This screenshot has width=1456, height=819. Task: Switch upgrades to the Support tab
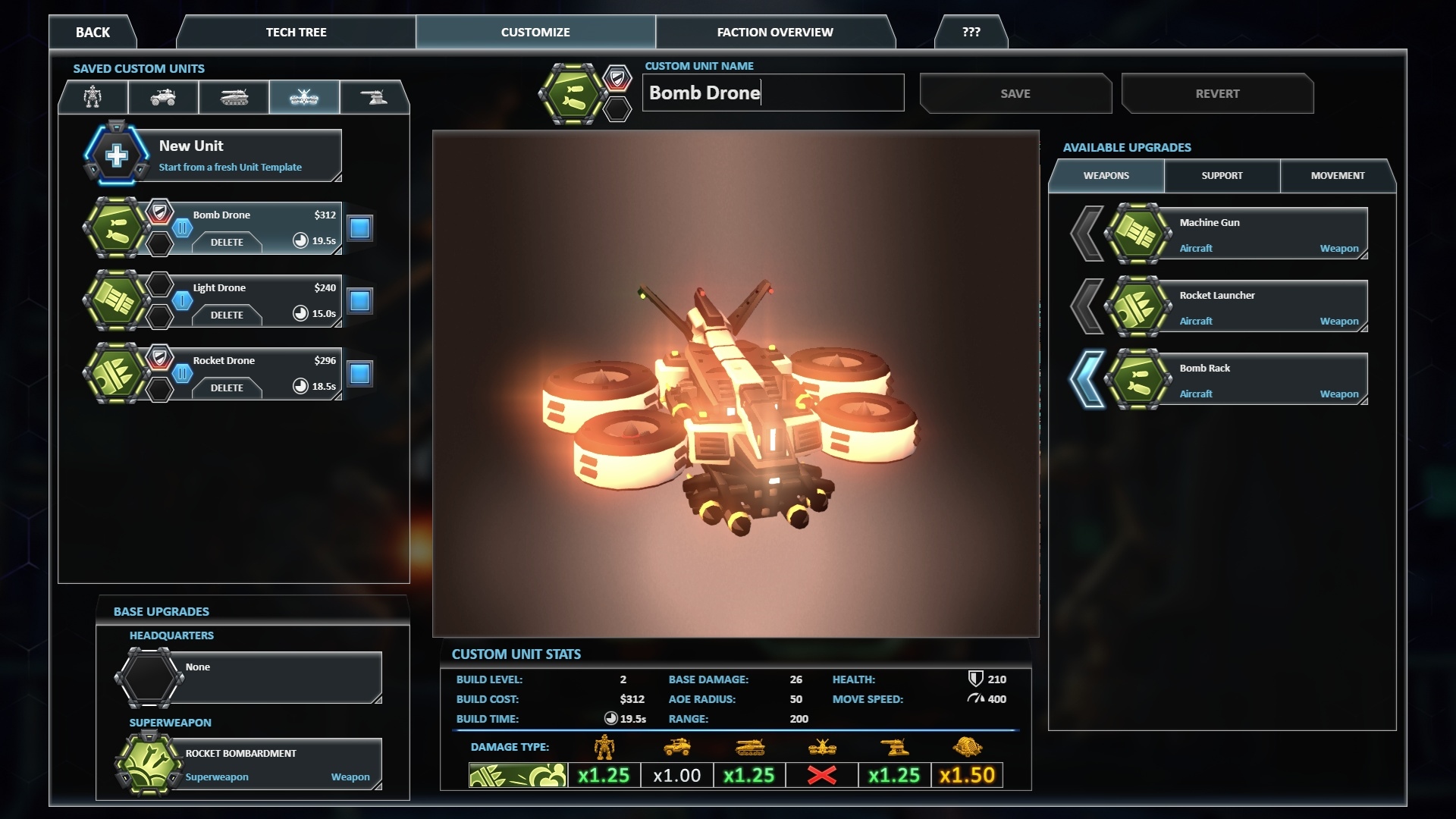(1222, 175)
